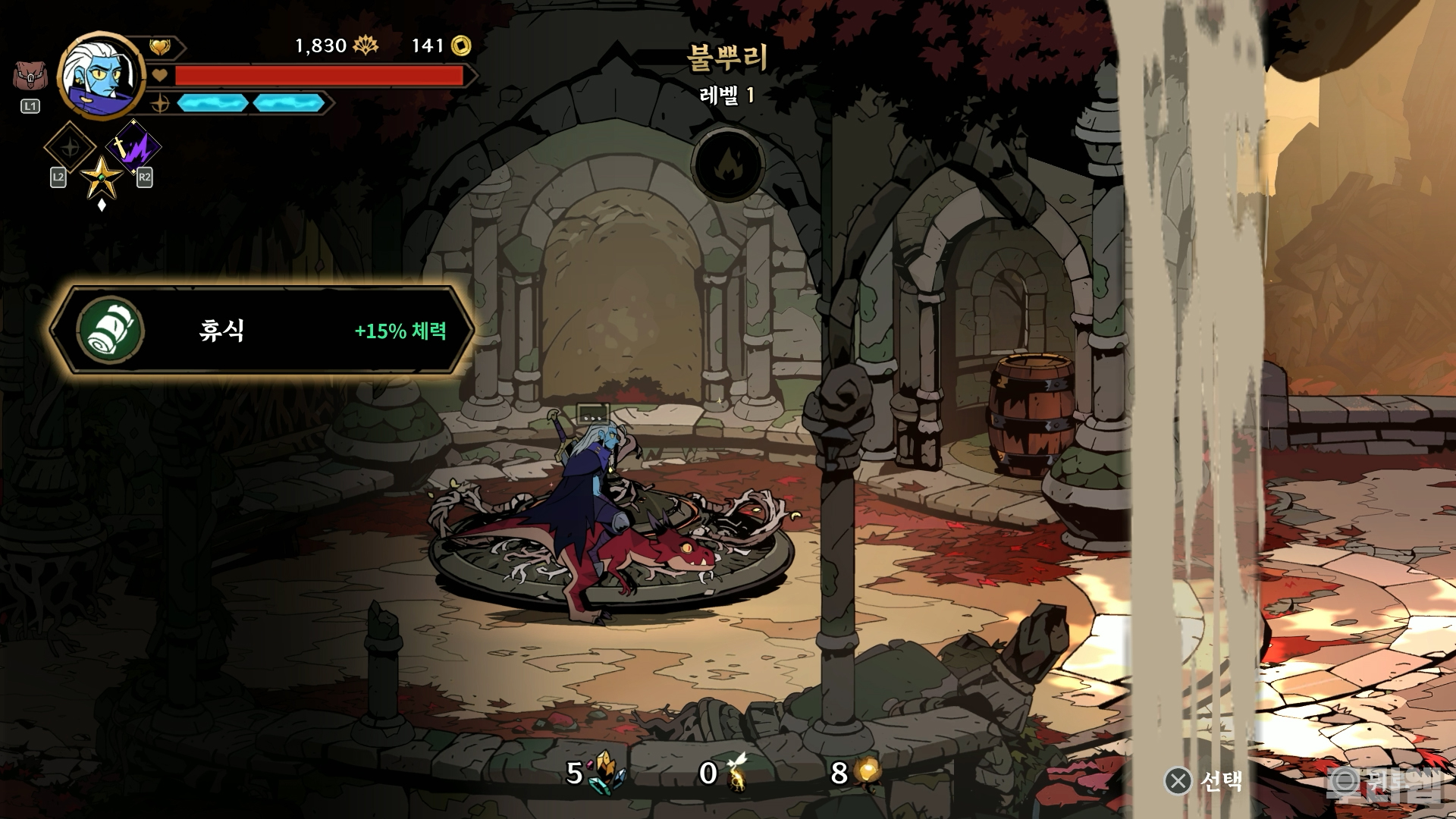
Task: Open the backpack inventory icon
Action: coord(29,77)
